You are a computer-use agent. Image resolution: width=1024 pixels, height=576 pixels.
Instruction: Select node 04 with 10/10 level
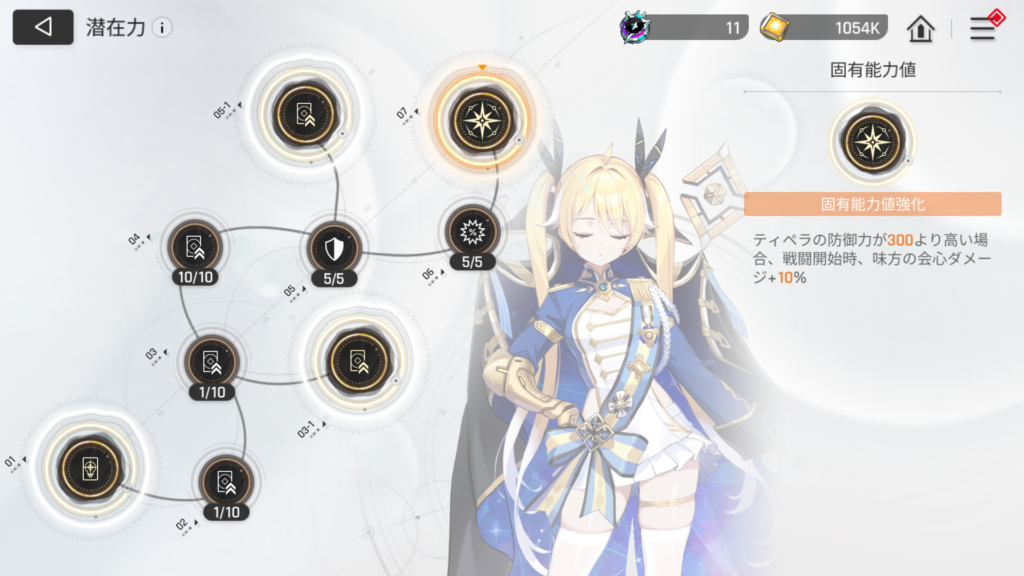point(195,246)
